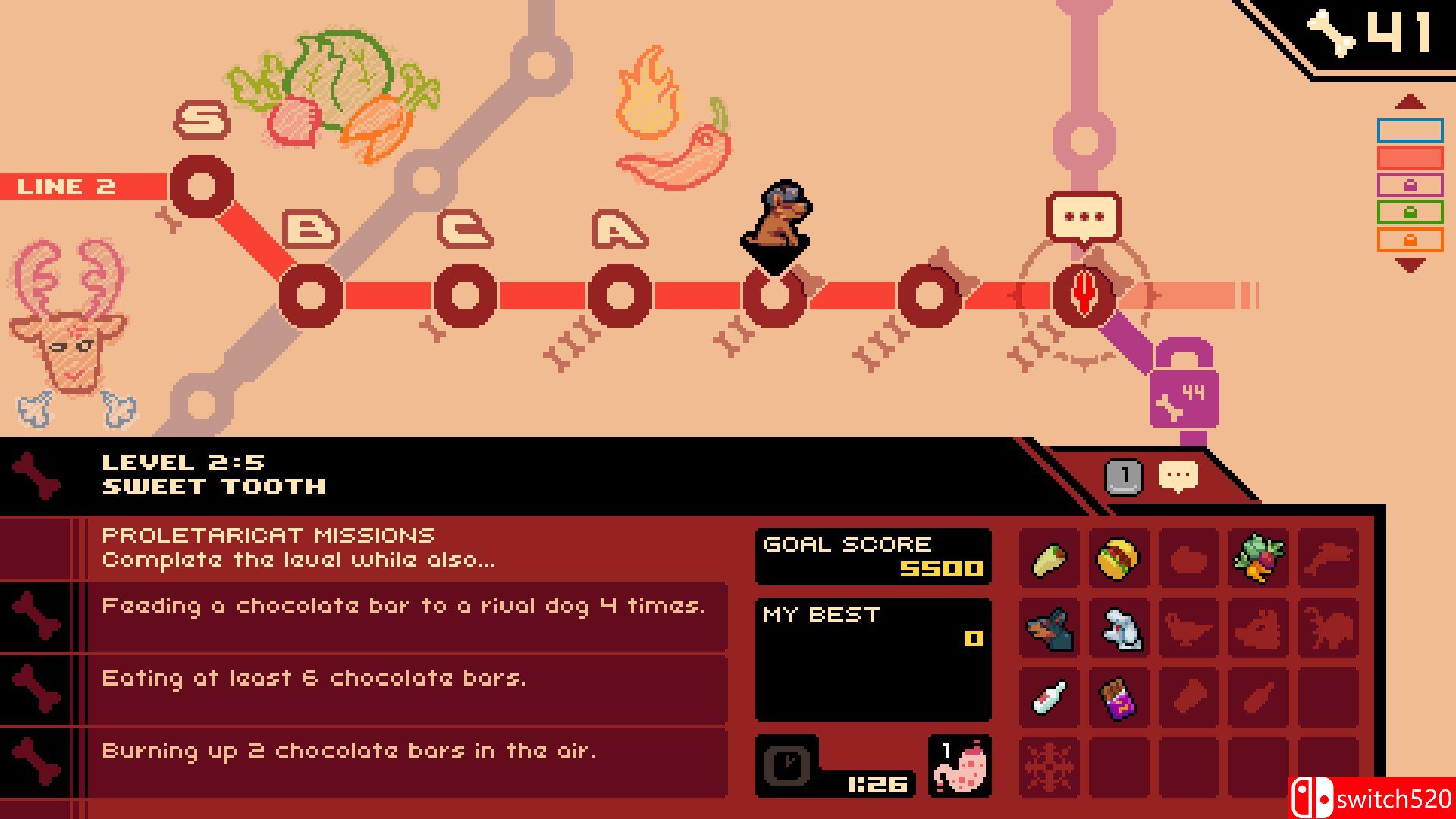The width and height of the screenshot is (1456, 819).
Task: Click the down arrow below the line legend
Action: click(1409, 262)
